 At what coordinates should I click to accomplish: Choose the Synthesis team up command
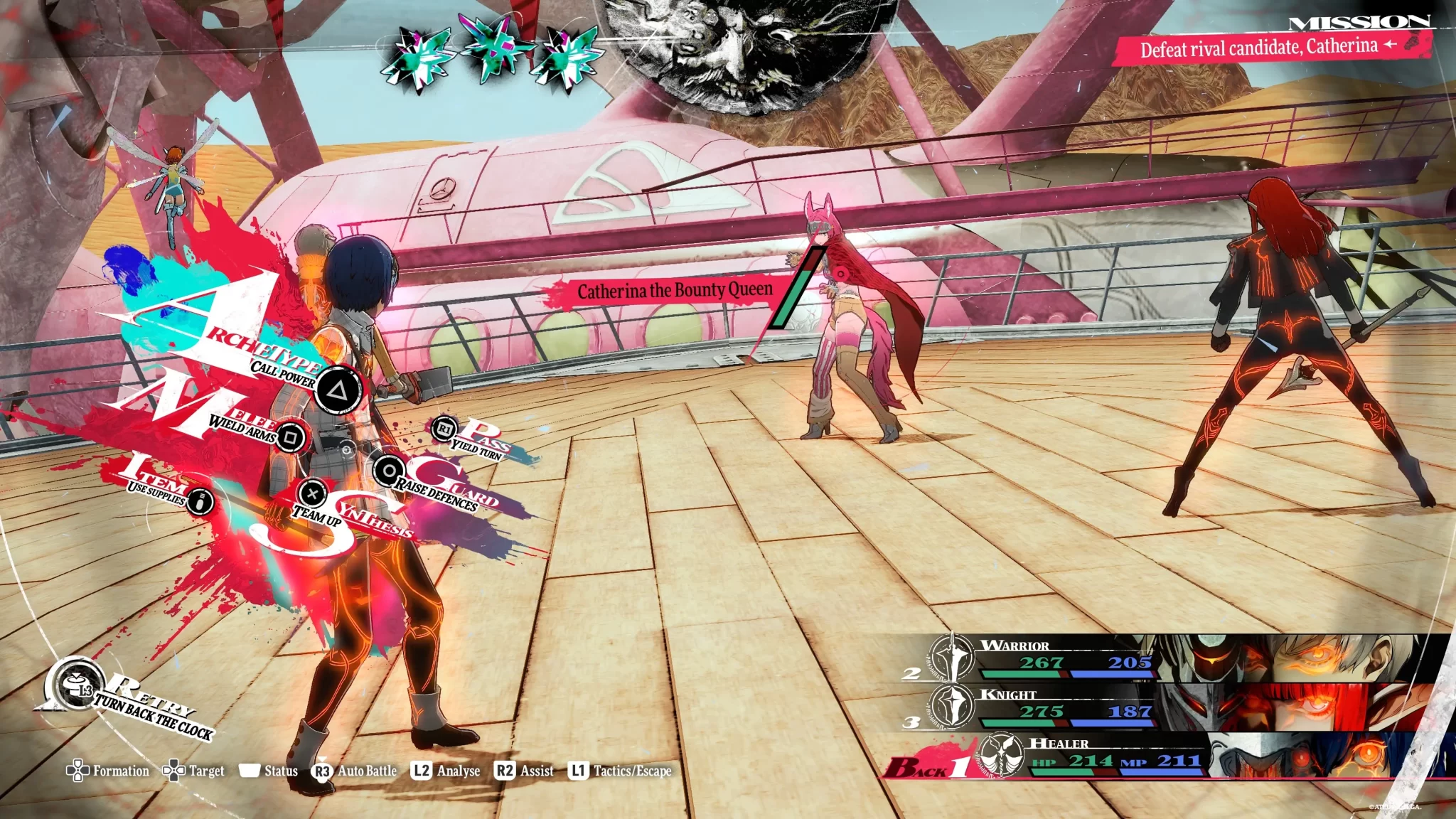point(312,493)
